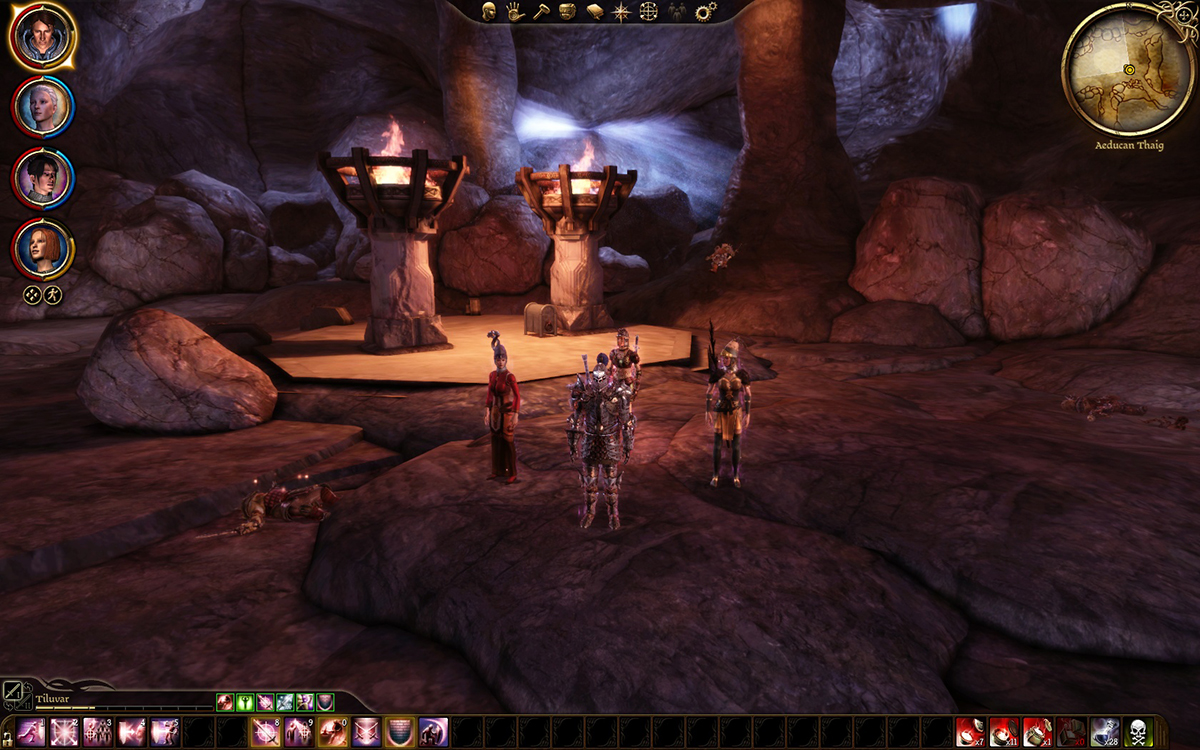Activate the quickbar ability in slot 8
The height and width of the screenshot is (750, 1200).
[x=265, y=732]
